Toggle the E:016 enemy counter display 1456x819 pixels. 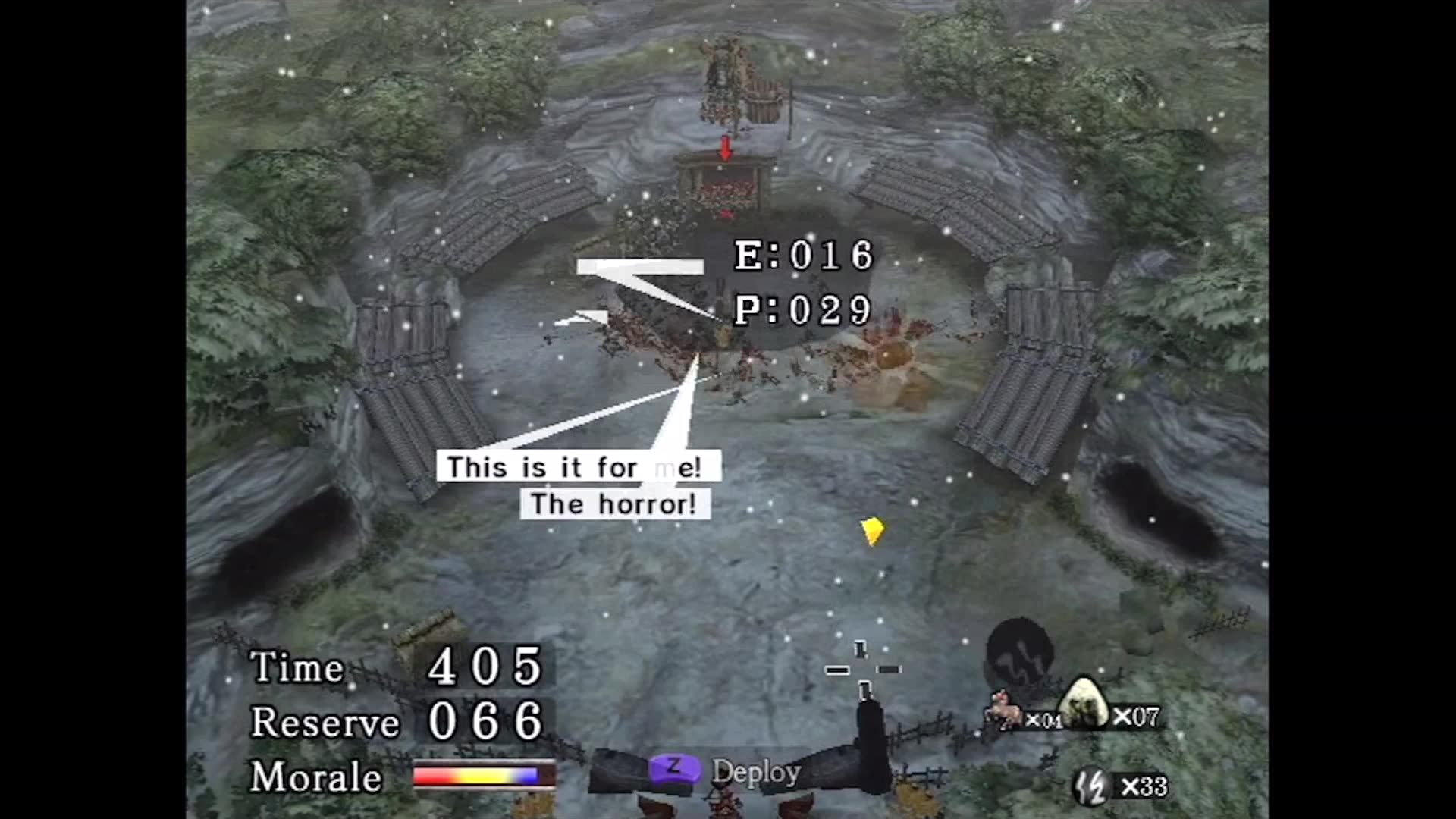[x=800, y=256]
